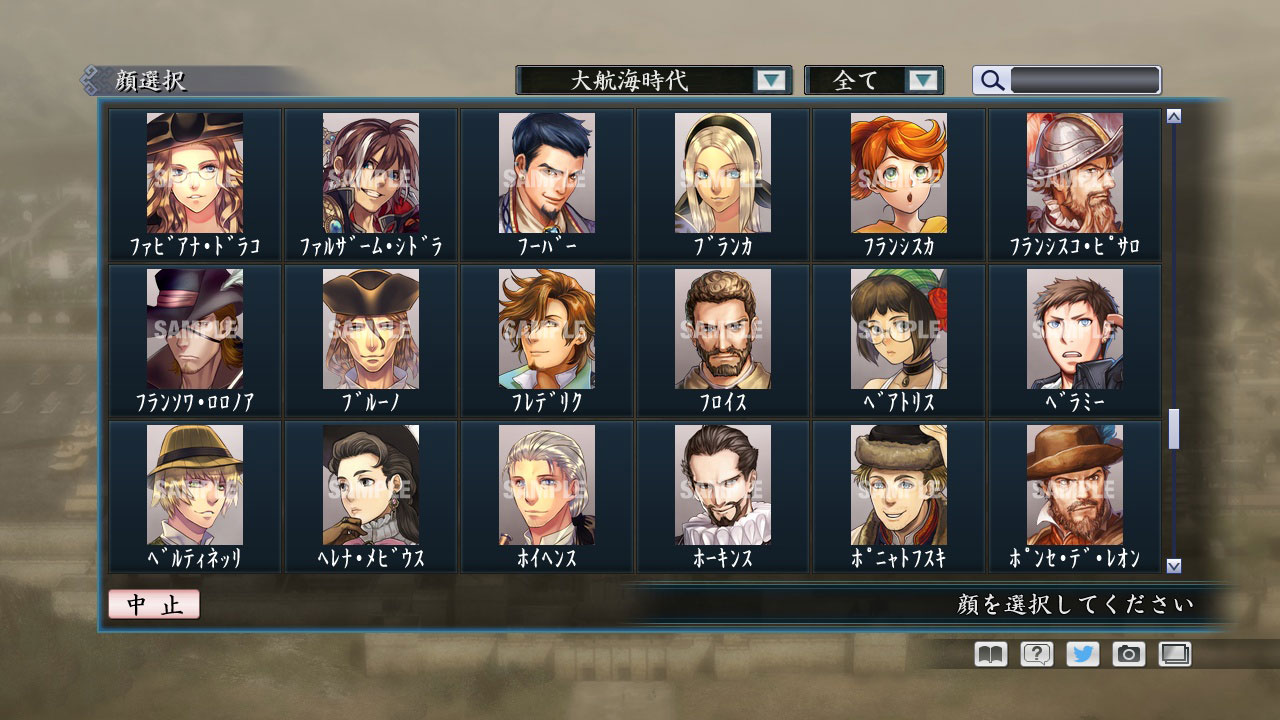The width and height of the screenshot is (1280, 720).
Task: Click the search text input field
Action: point(1085,80)
